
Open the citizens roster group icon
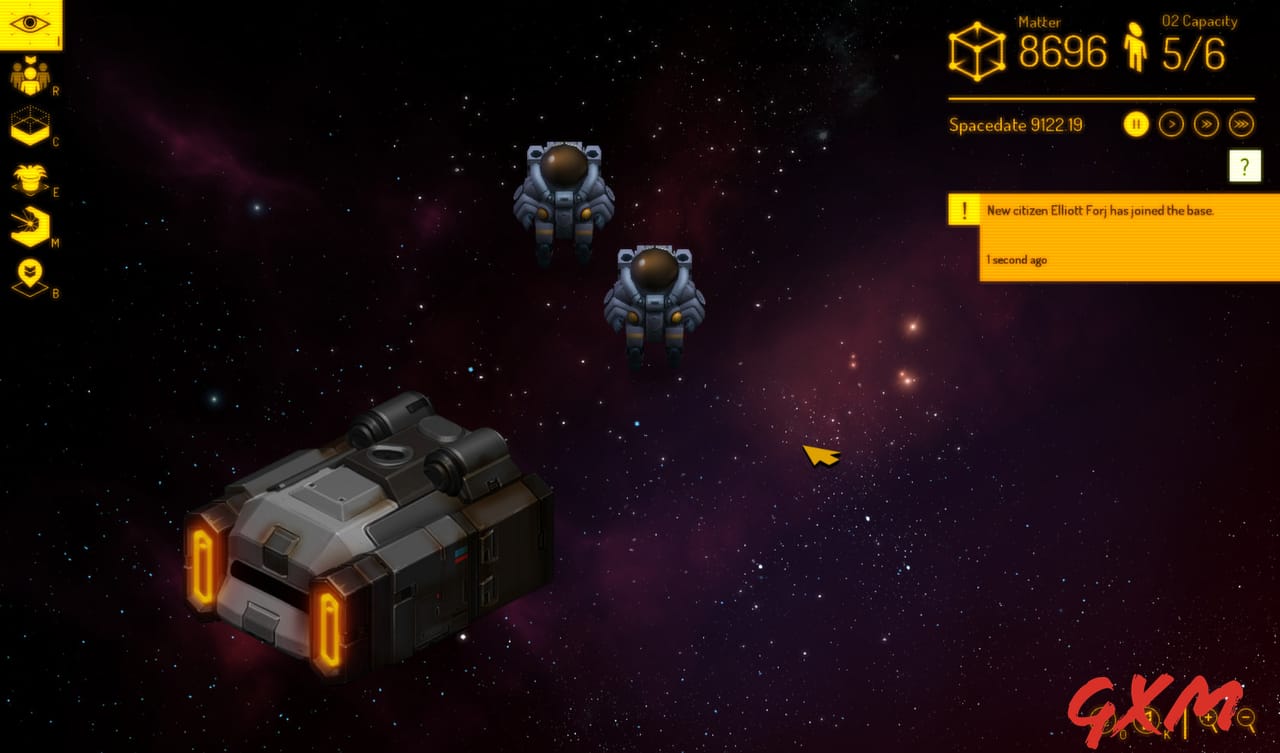tap(30, 76)
